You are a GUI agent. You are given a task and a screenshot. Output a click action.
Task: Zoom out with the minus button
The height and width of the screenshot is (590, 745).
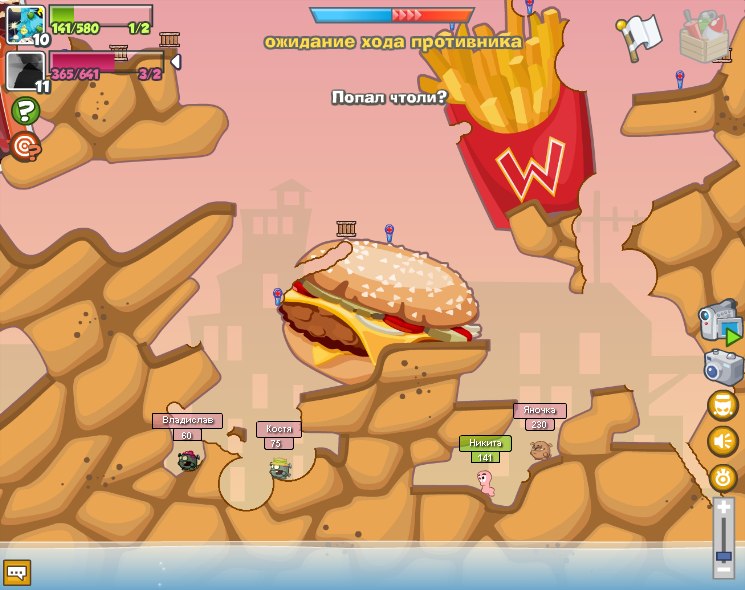tap(723, 568)
